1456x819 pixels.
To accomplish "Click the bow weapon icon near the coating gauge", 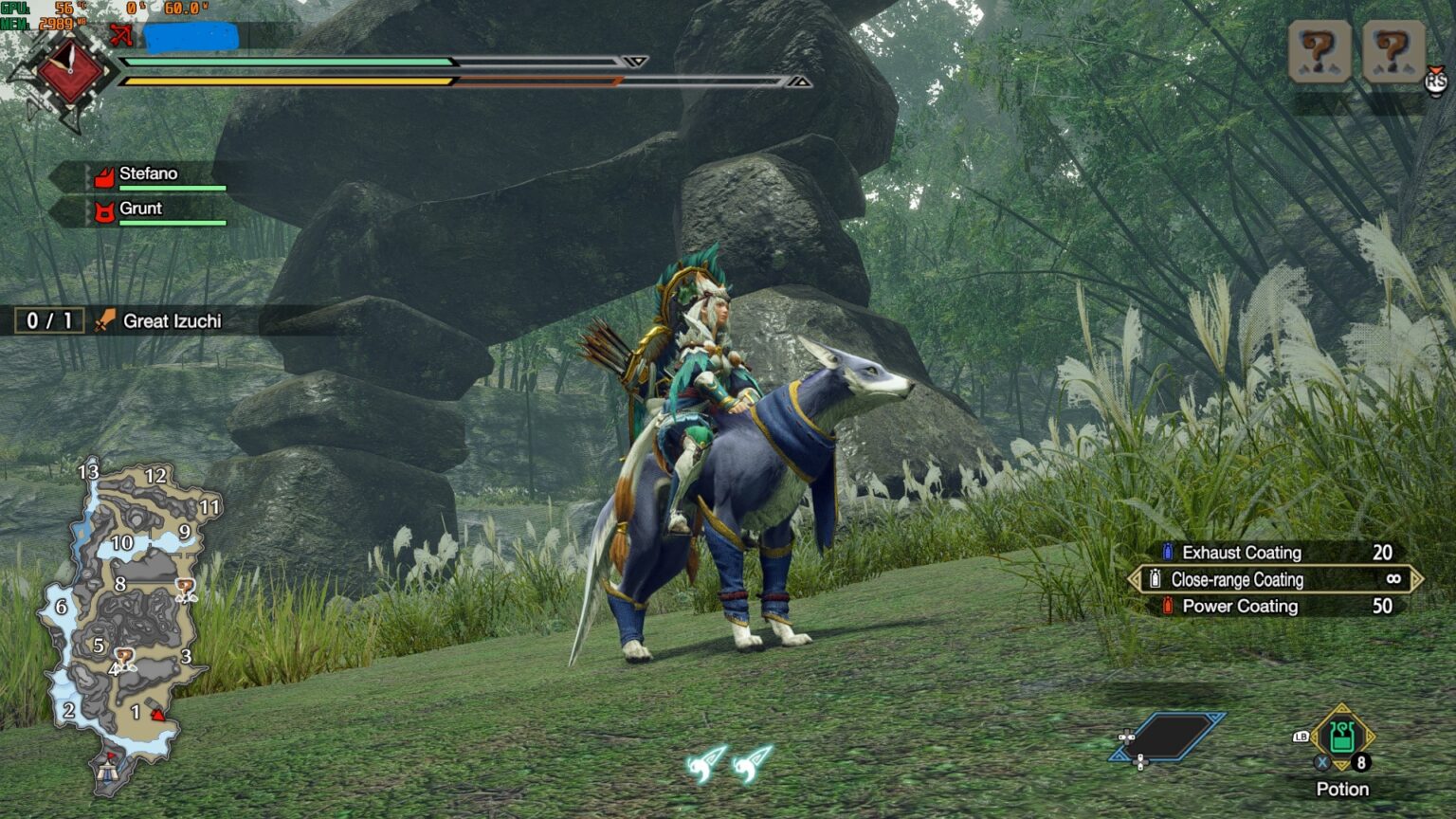I will point(120,34).
